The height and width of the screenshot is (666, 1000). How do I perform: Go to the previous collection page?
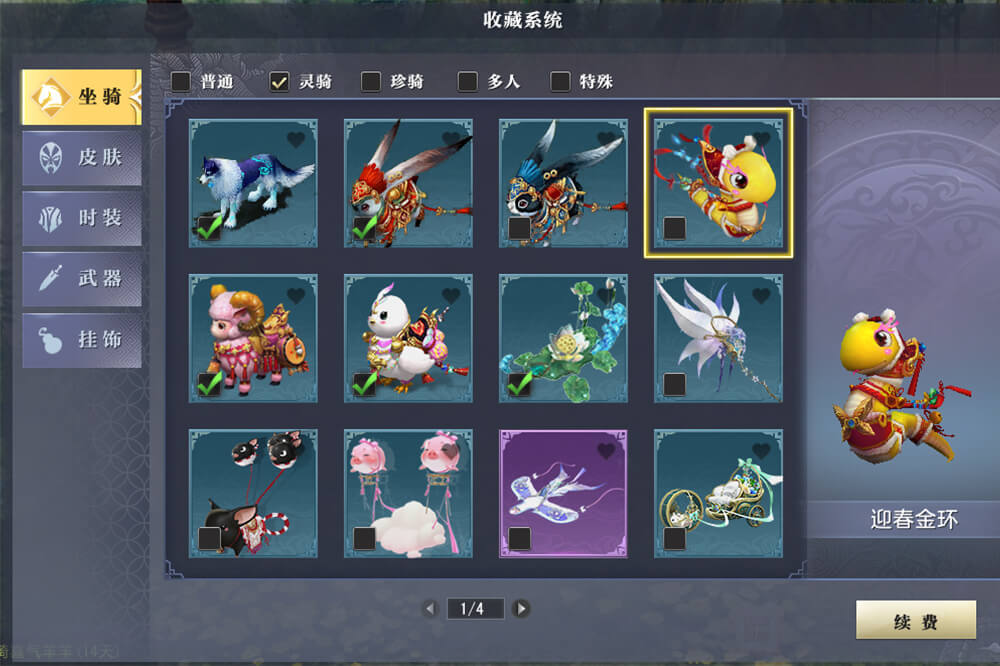[x=430, y=608]
